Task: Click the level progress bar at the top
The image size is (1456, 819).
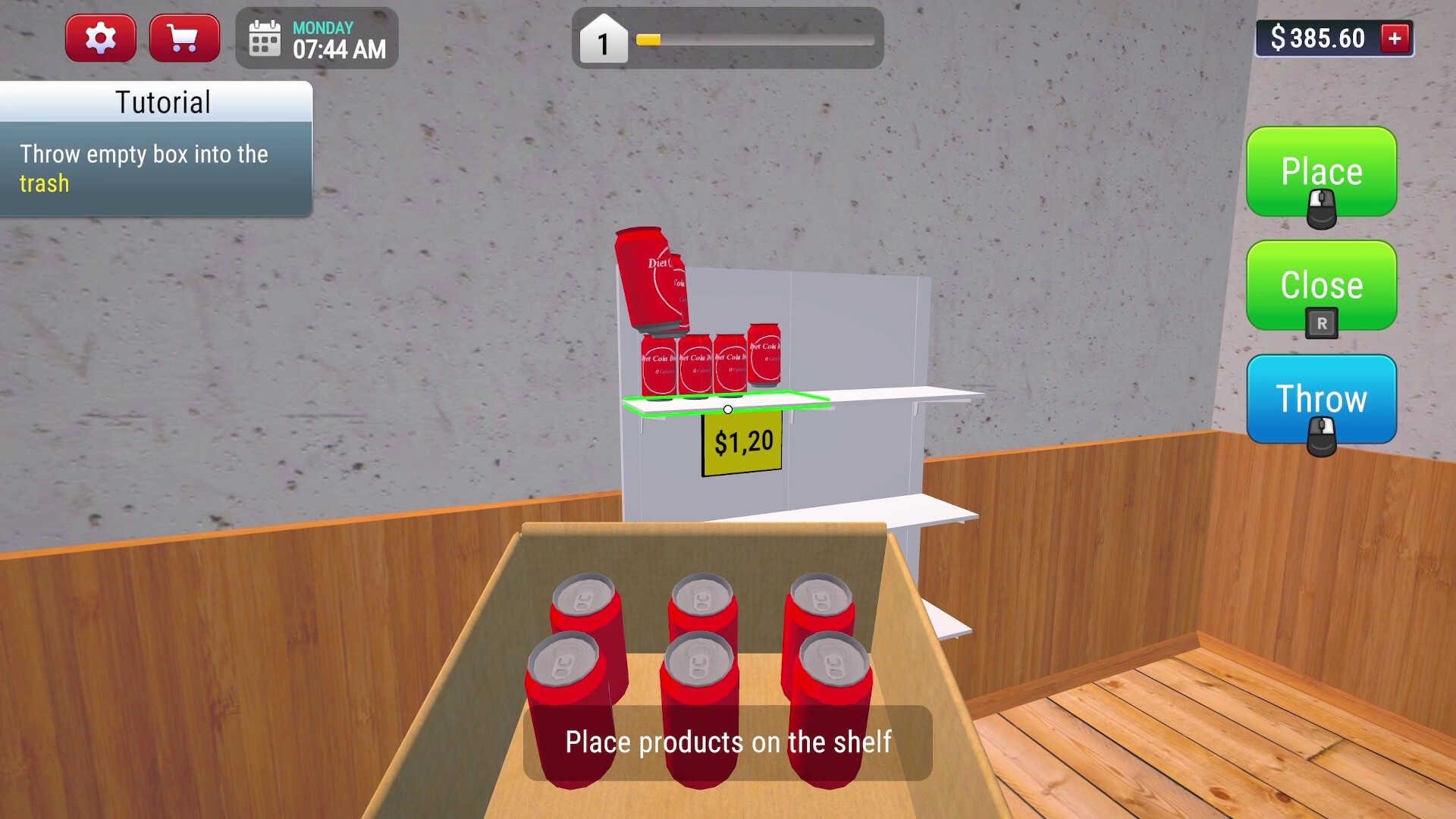Action: [755, 42]
